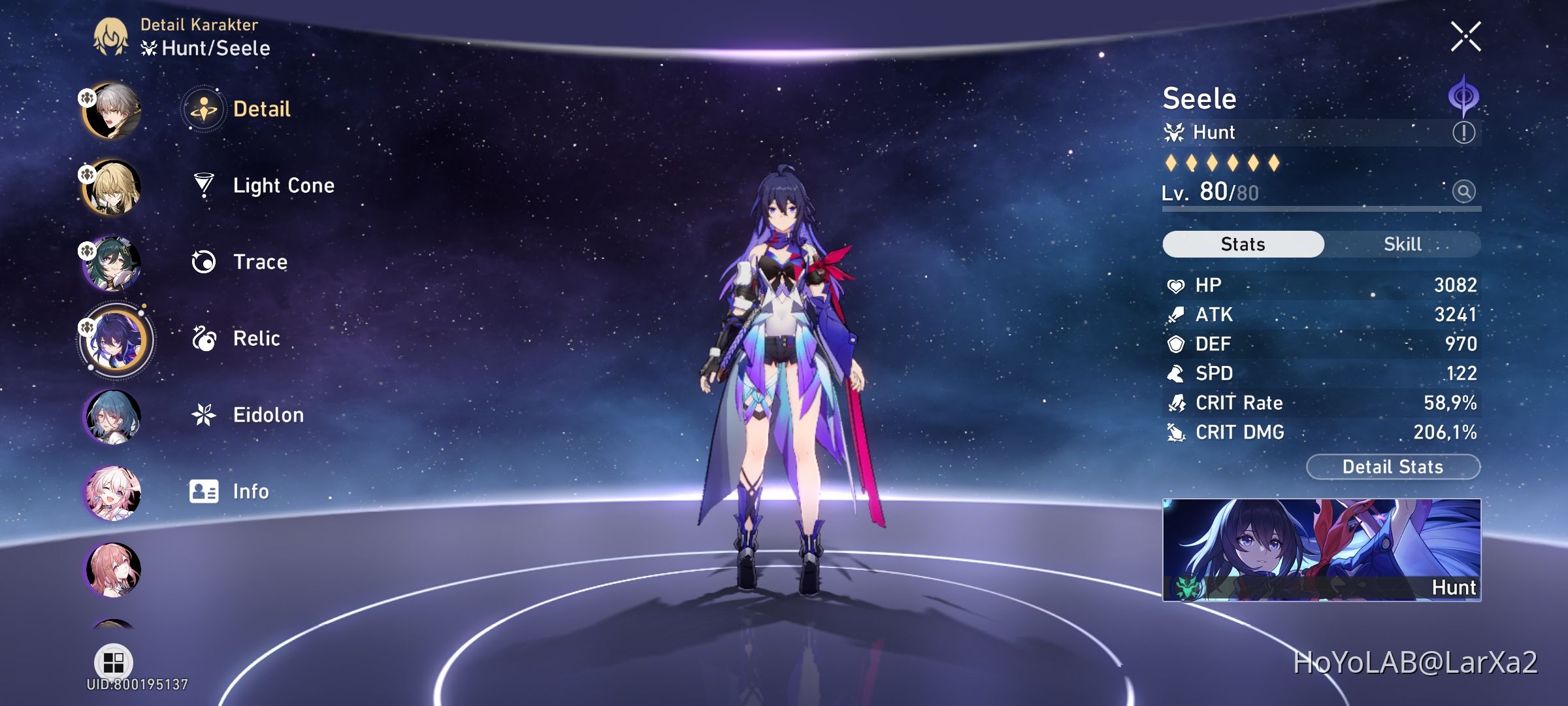
Task: Stay on the Stats tab
Action: (x=1241, y=244)
